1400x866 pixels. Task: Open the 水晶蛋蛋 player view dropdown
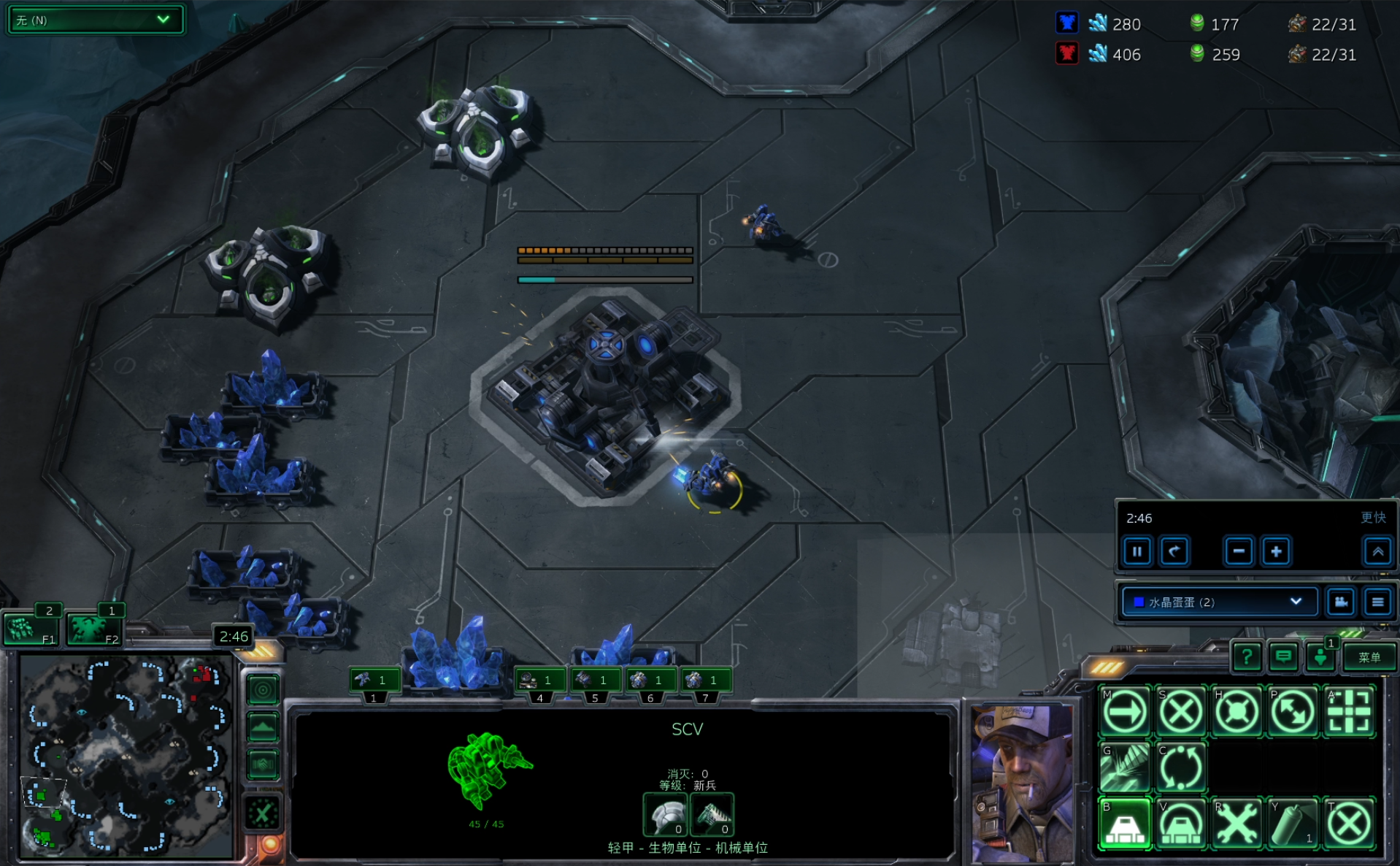click(x=1218, y=602)
